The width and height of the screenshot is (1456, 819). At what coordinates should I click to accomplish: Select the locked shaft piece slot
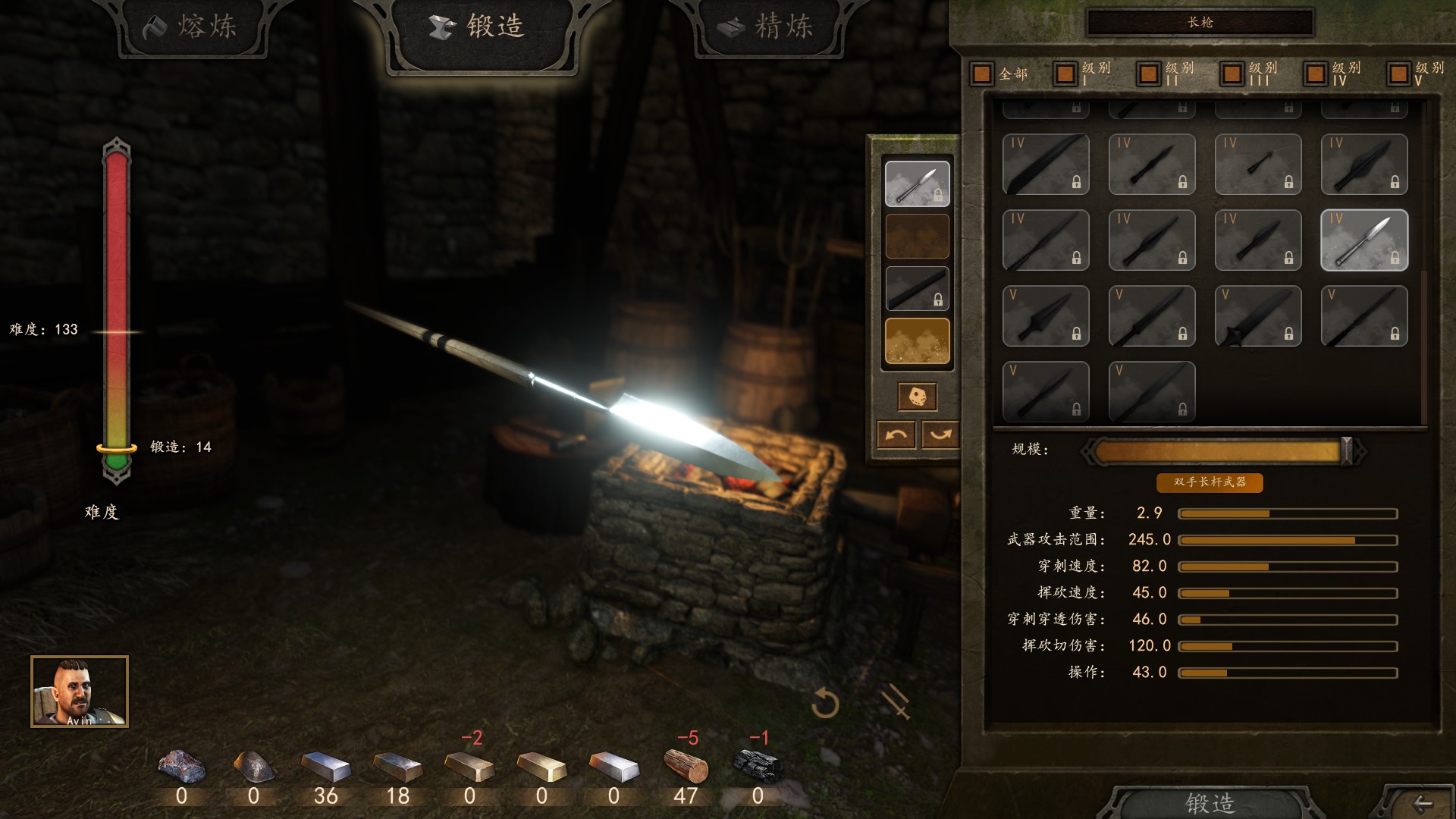tap(917, 288)
